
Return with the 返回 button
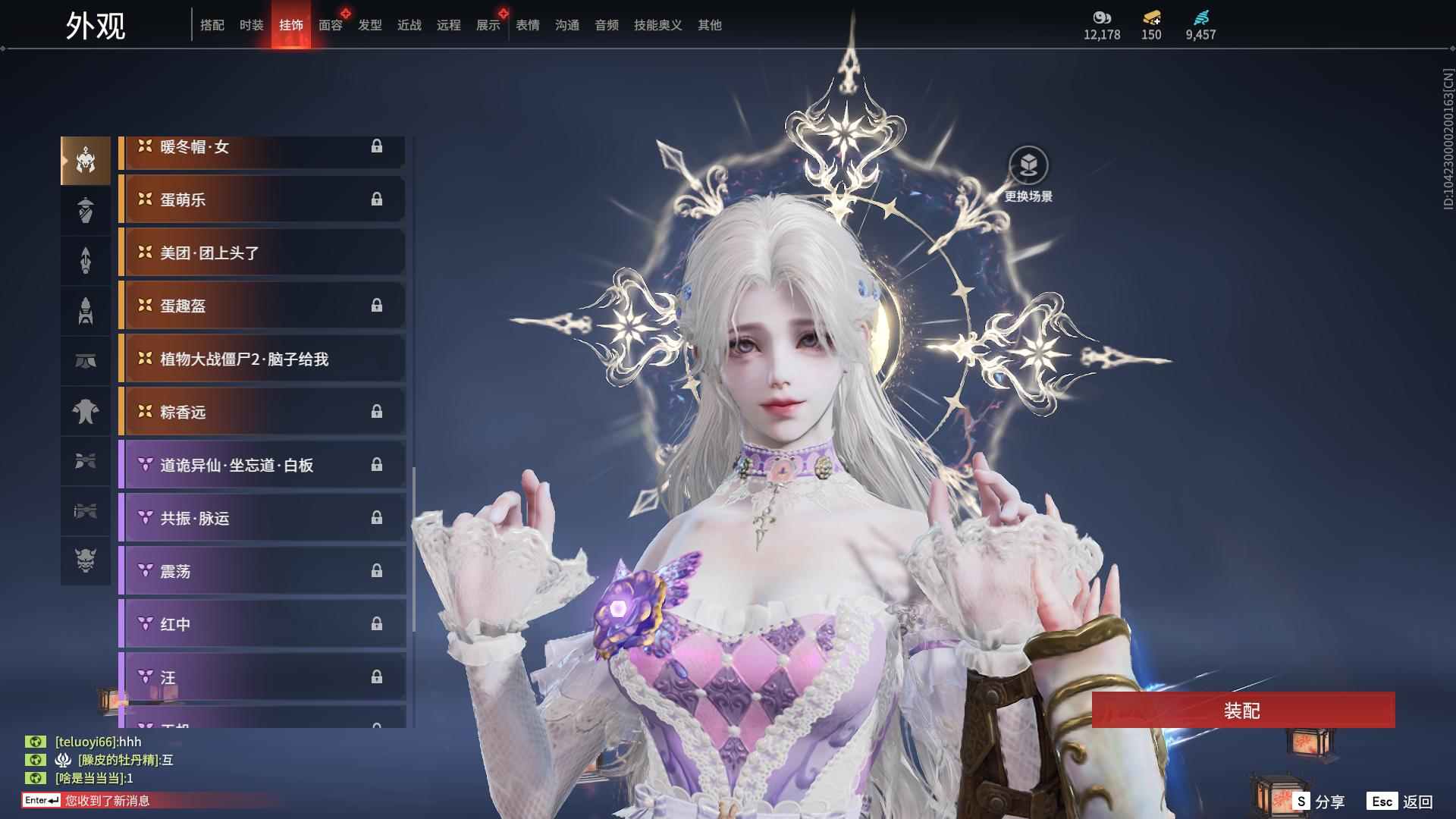pos(1401,802)
